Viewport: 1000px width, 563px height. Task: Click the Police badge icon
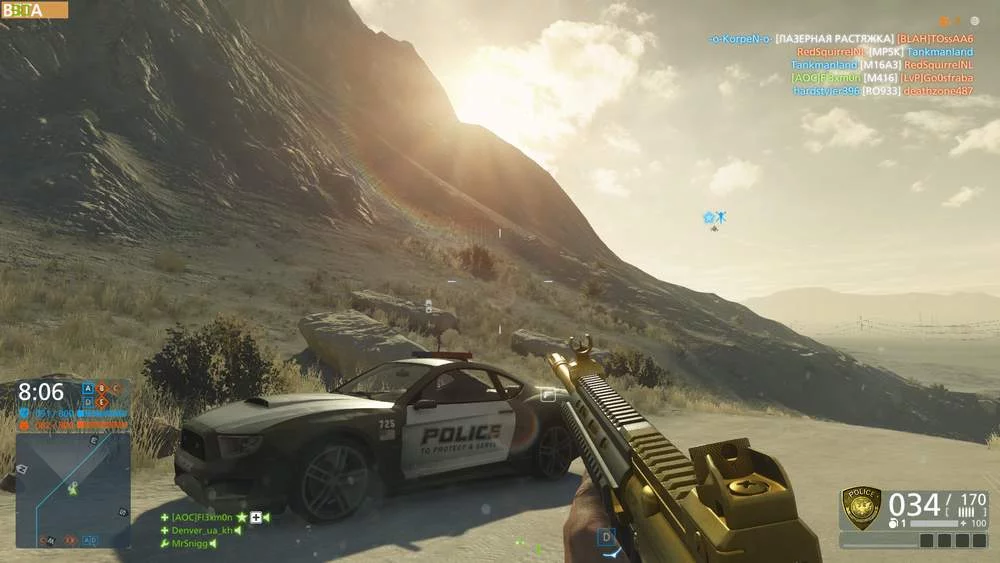[x=860, y=507]
